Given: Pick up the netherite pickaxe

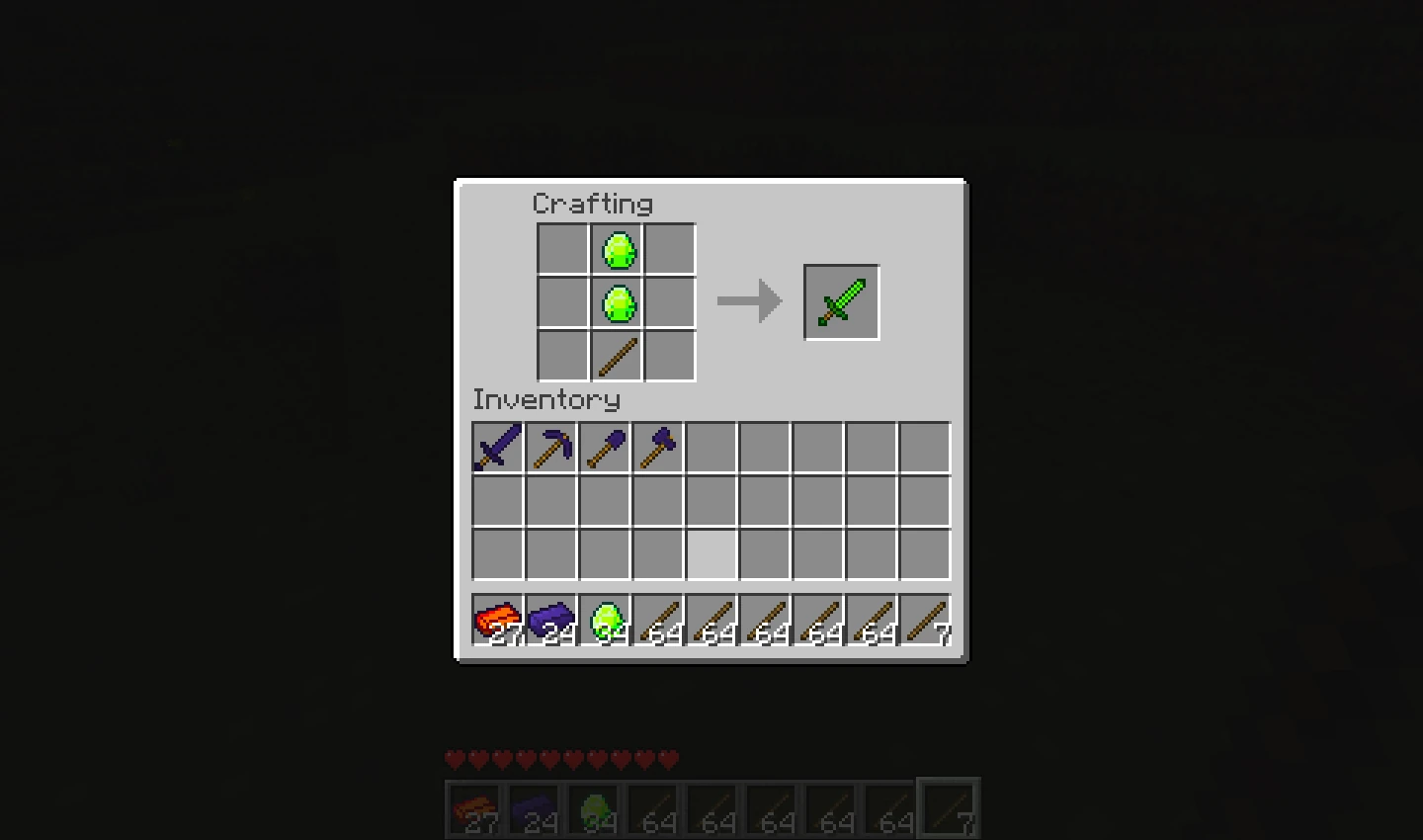Looking at the screenshot, I should 550,448.
